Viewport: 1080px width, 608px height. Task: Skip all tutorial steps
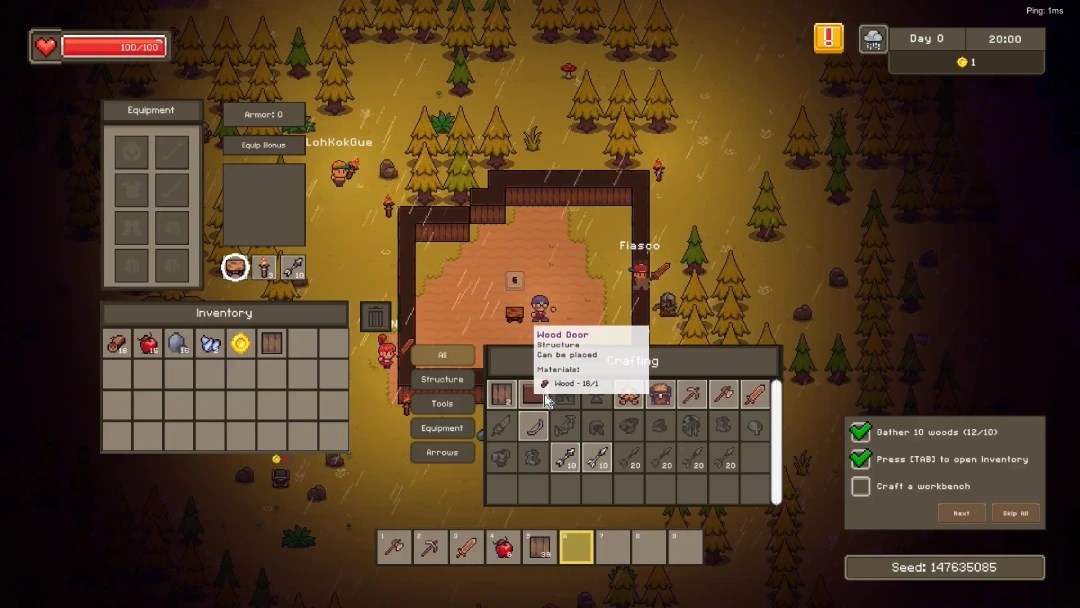pyautogui.click(x=1016, y=513)
